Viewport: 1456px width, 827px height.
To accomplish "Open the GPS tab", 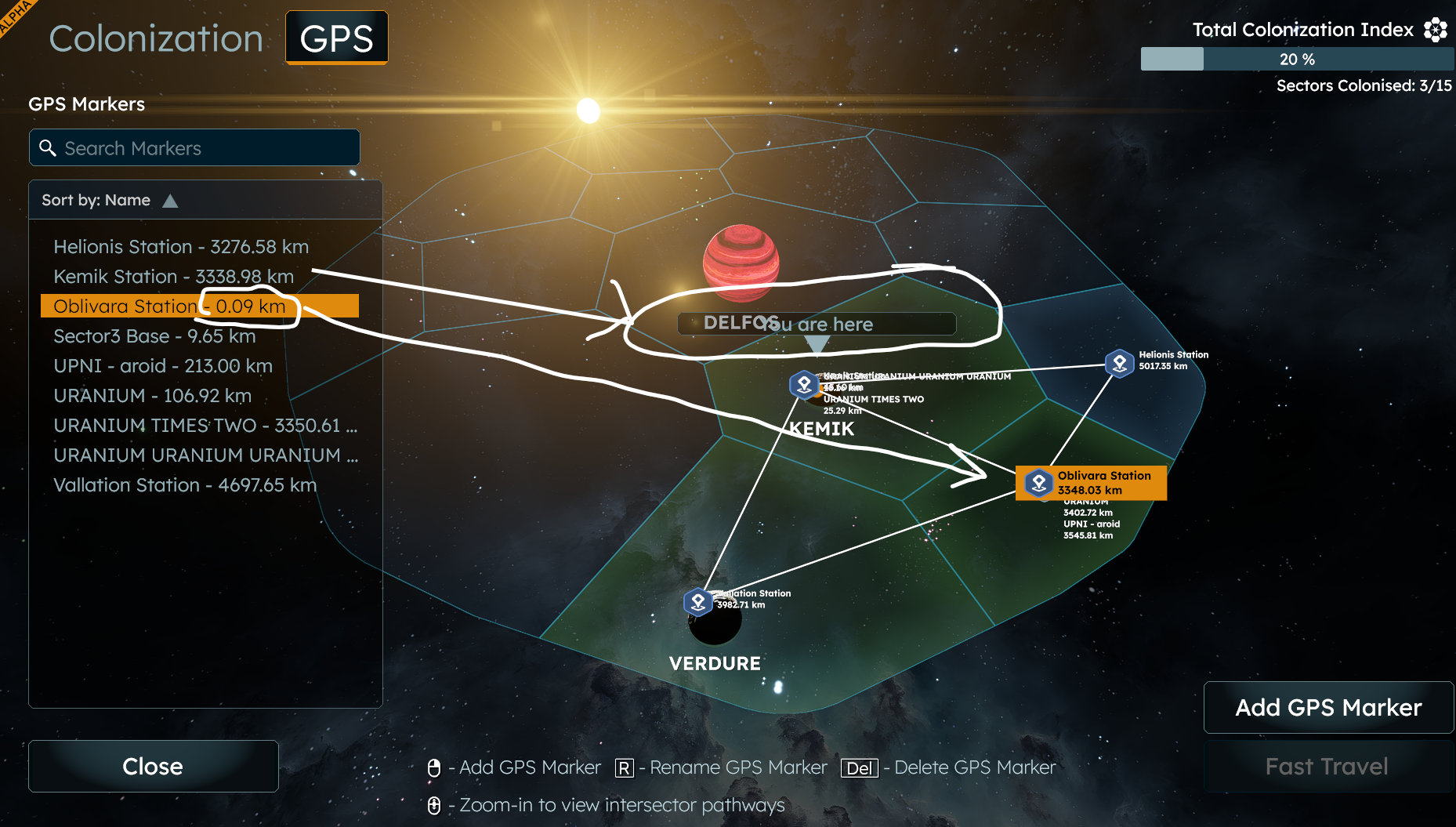I will click(x=336, y=38).
